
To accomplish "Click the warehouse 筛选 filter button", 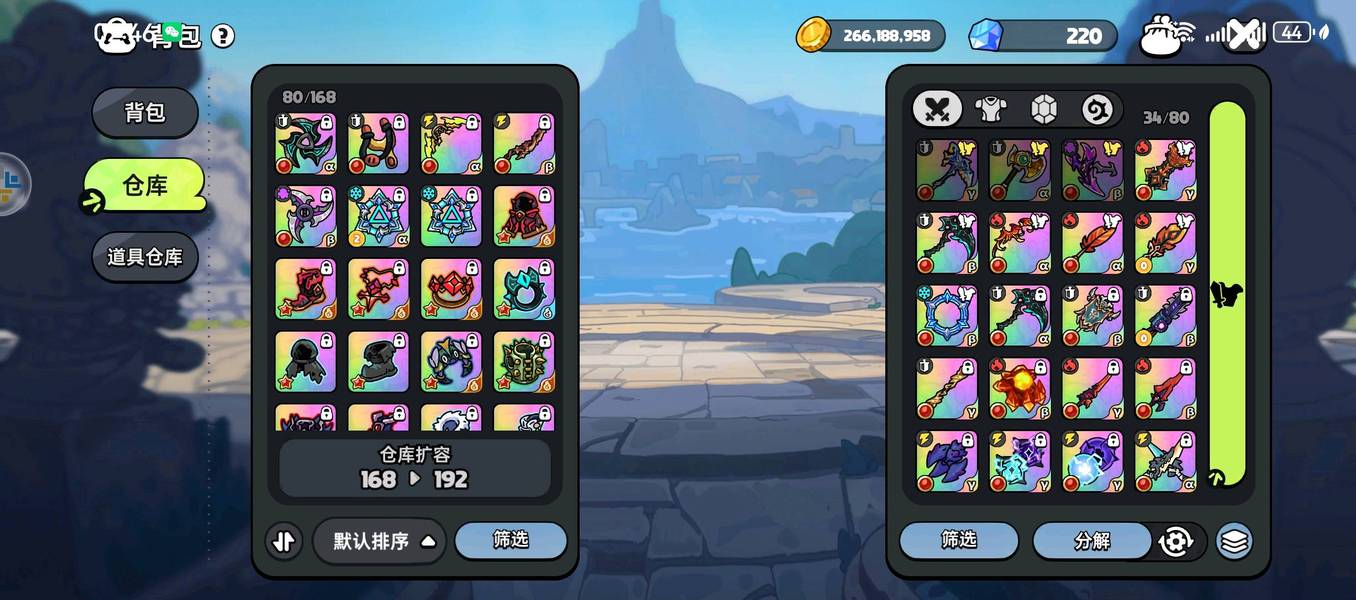I will tap(510, 540).
